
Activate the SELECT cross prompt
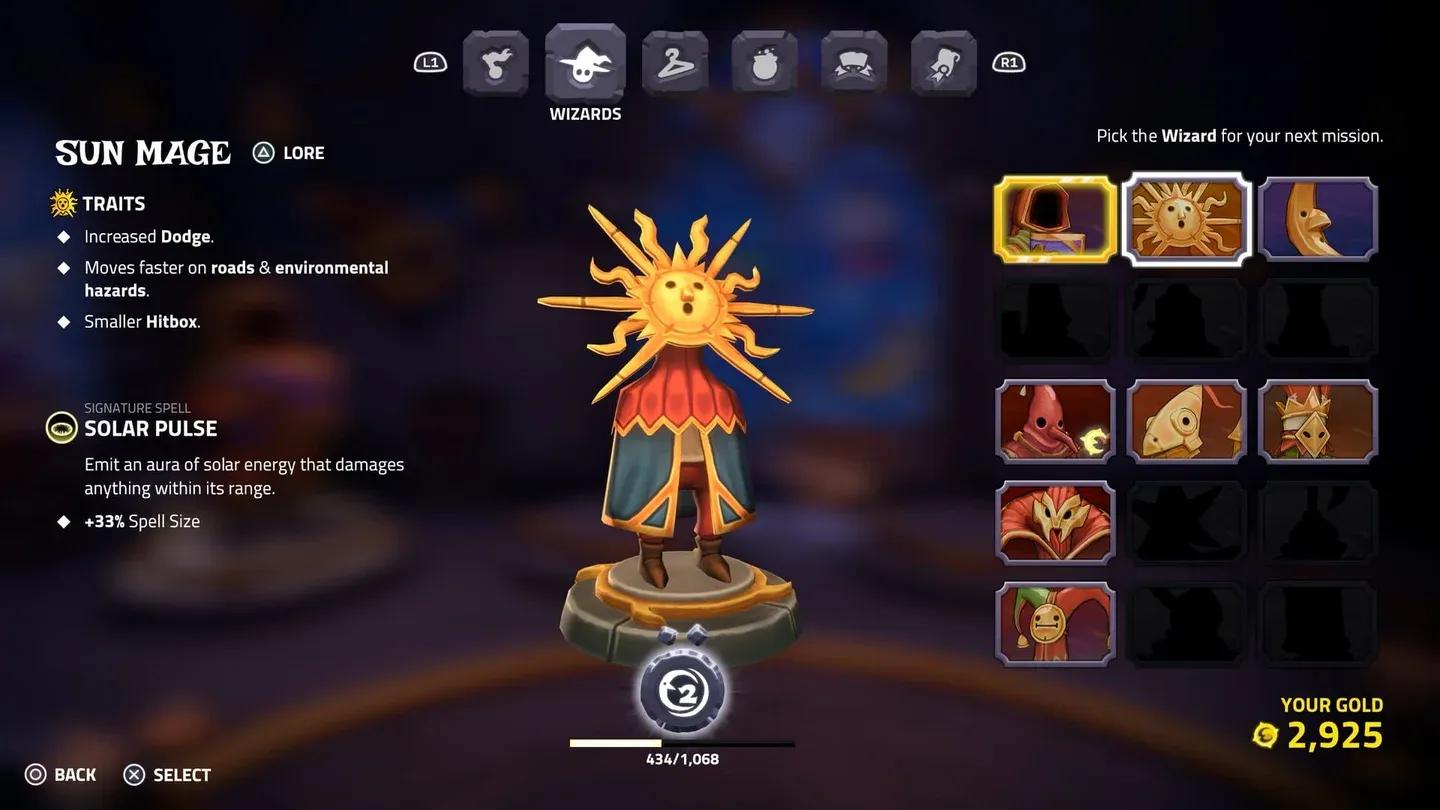(x=167, y=775)
